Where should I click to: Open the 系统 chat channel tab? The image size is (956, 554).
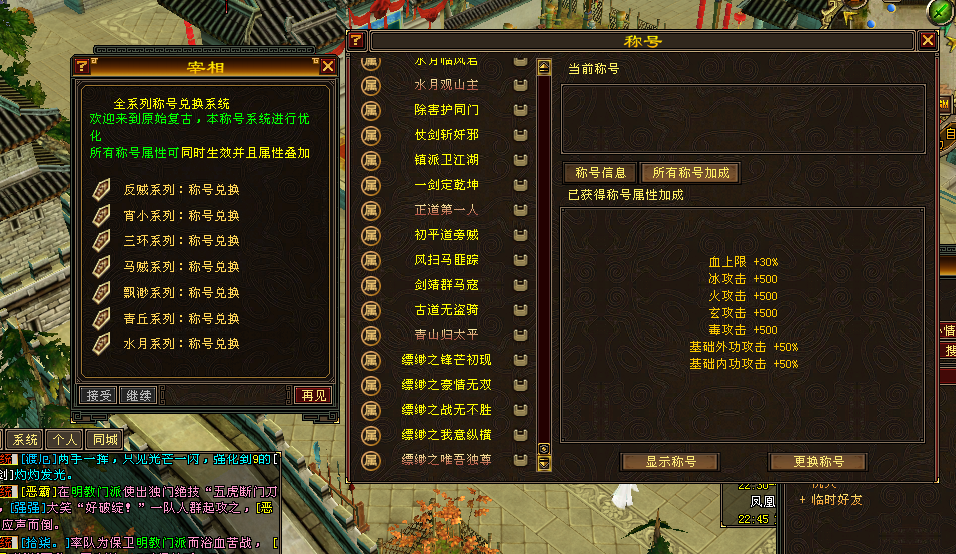tap(26, 439)
